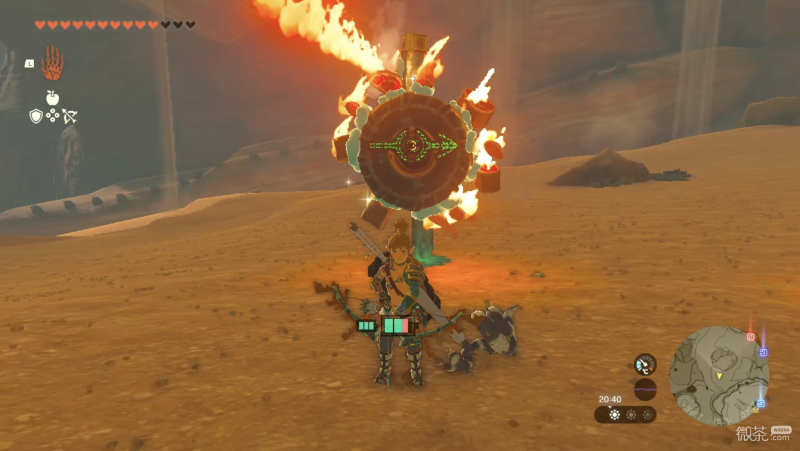Screen dimensions: 800x451
Task: Click the temperature gauge icon
Action: click(x=645, y=364)
